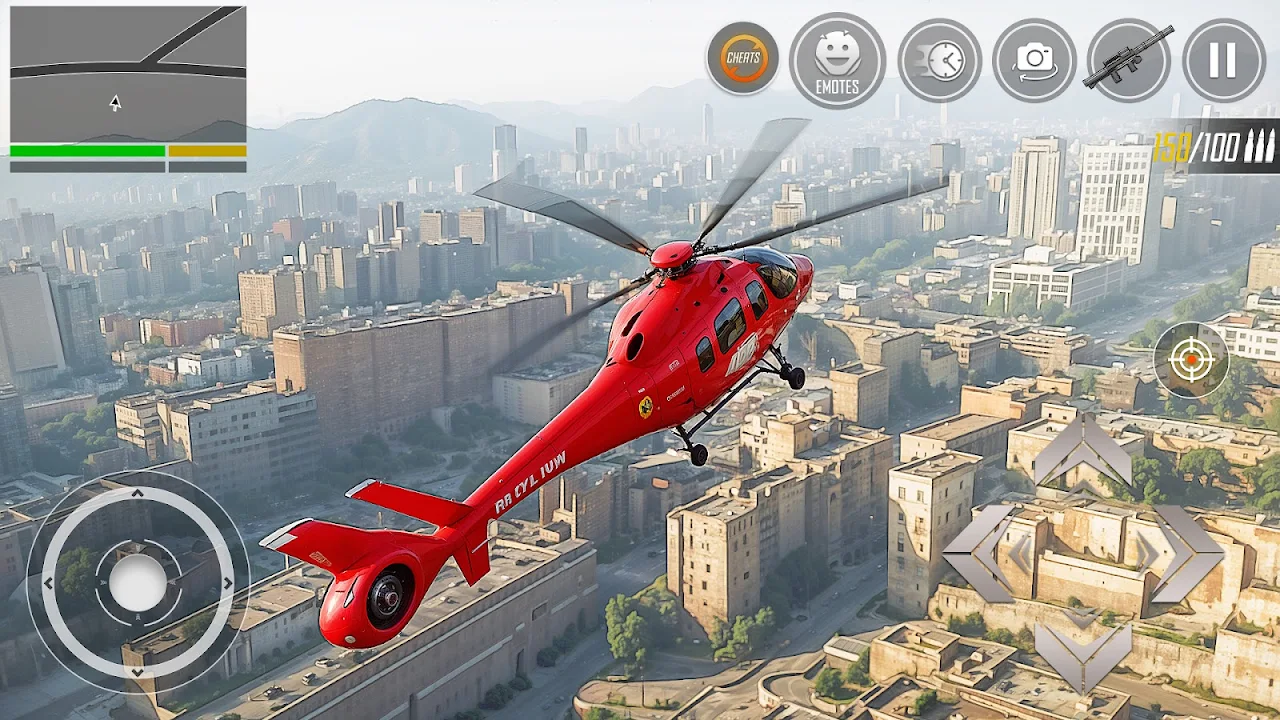Tap the virtual joystick knob

(x=137, y=582)
